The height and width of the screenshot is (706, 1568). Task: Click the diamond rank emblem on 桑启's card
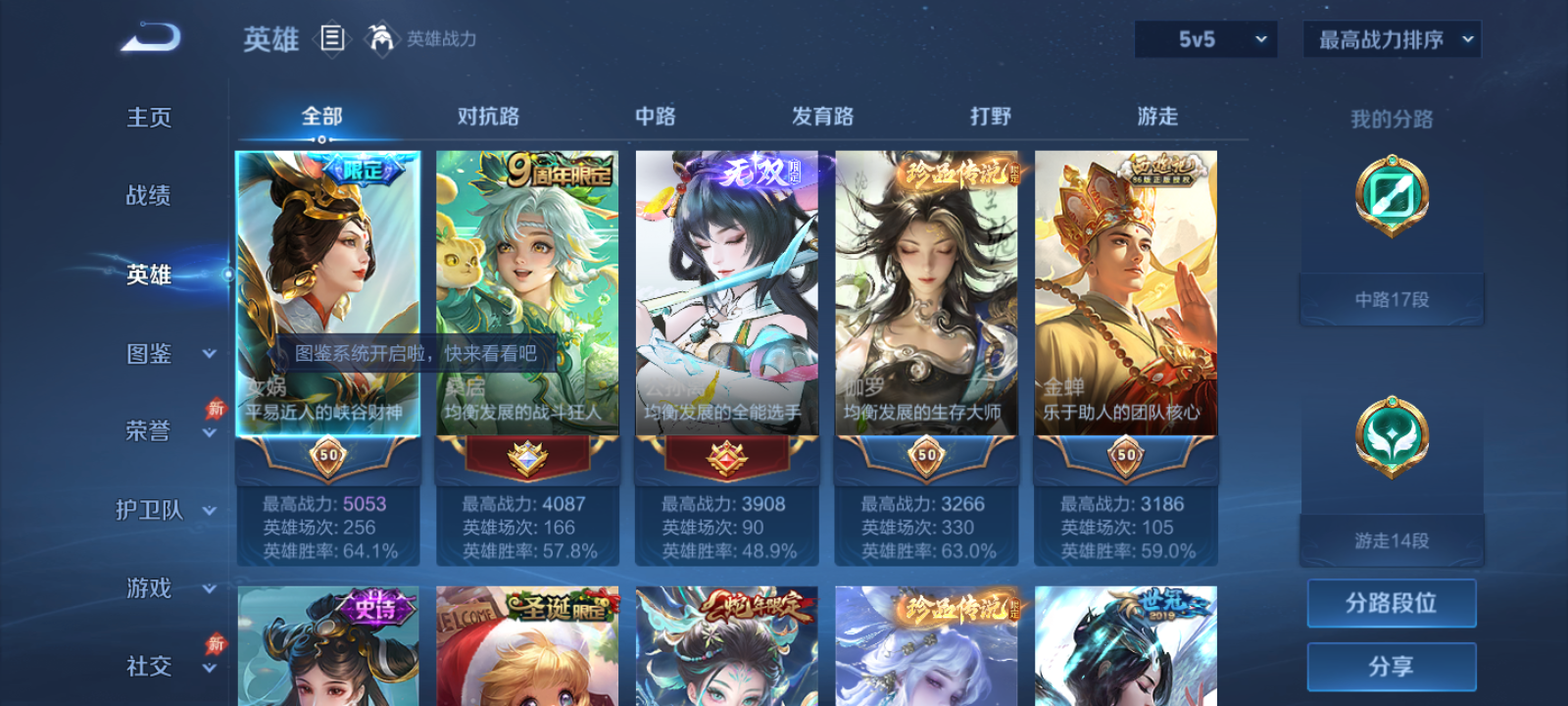pos(525,457)
